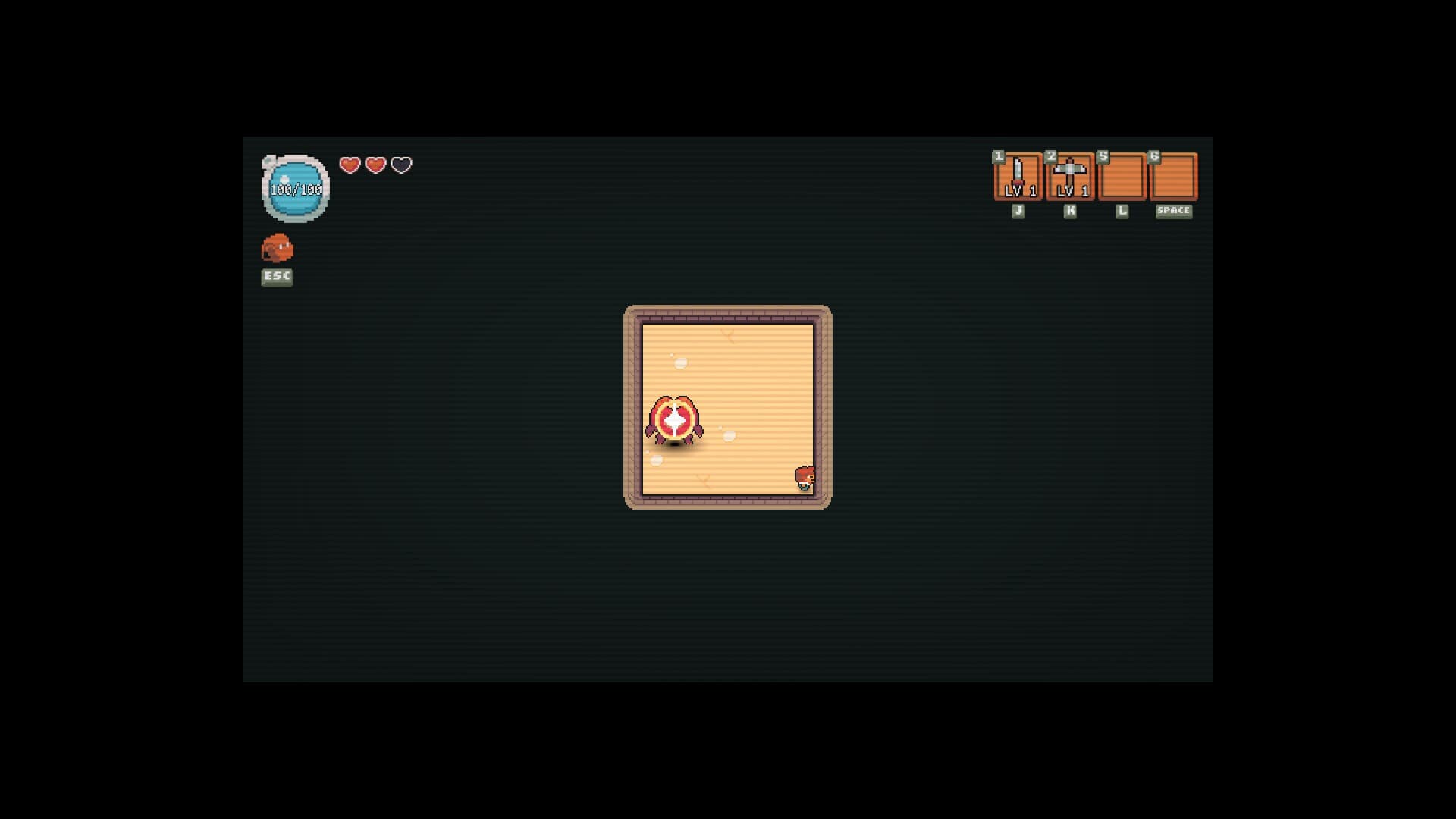Click the SPACE key label under slot 6
This screenshot has height=819, width=1456.
pyautogui.click(x=1173, y=212)
